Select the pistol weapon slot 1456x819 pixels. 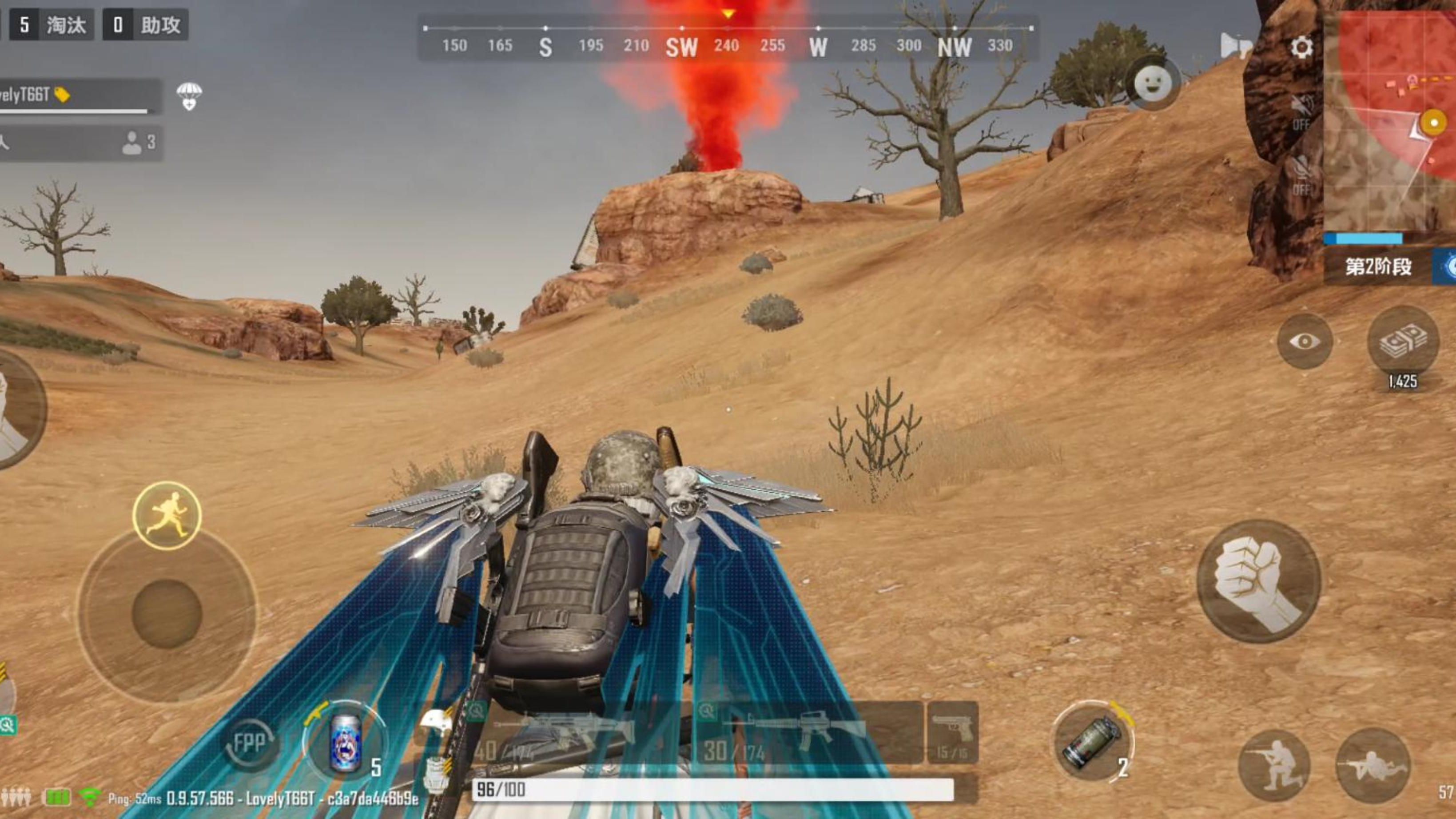coord(952,732)
